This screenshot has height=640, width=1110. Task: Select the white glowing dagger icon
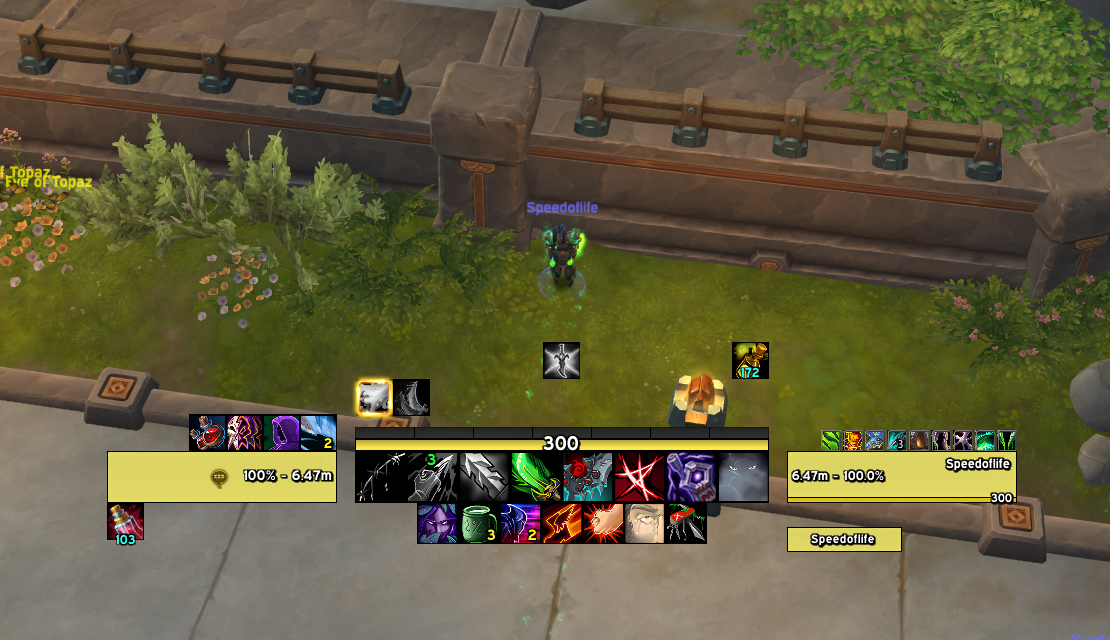(561, 360)
